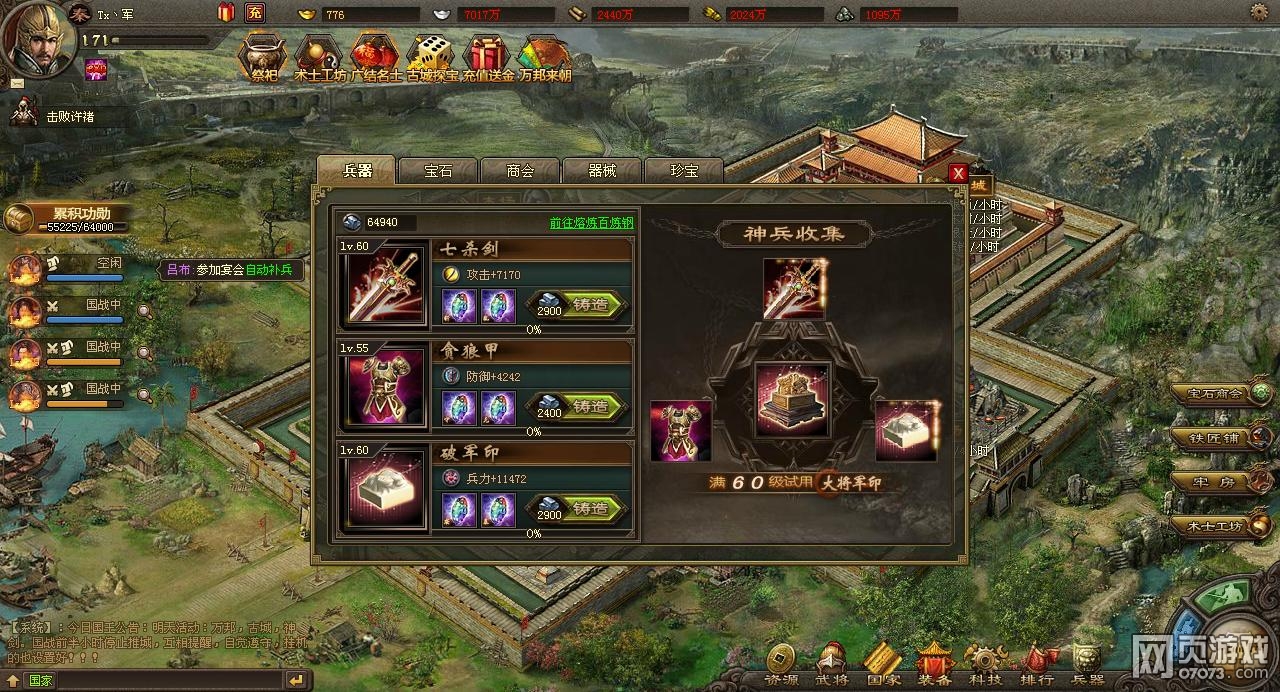The image size is (1280, 692).
Task: Follow the 前往熔炼百炼钢 link
Action: [x=592, y=223]
